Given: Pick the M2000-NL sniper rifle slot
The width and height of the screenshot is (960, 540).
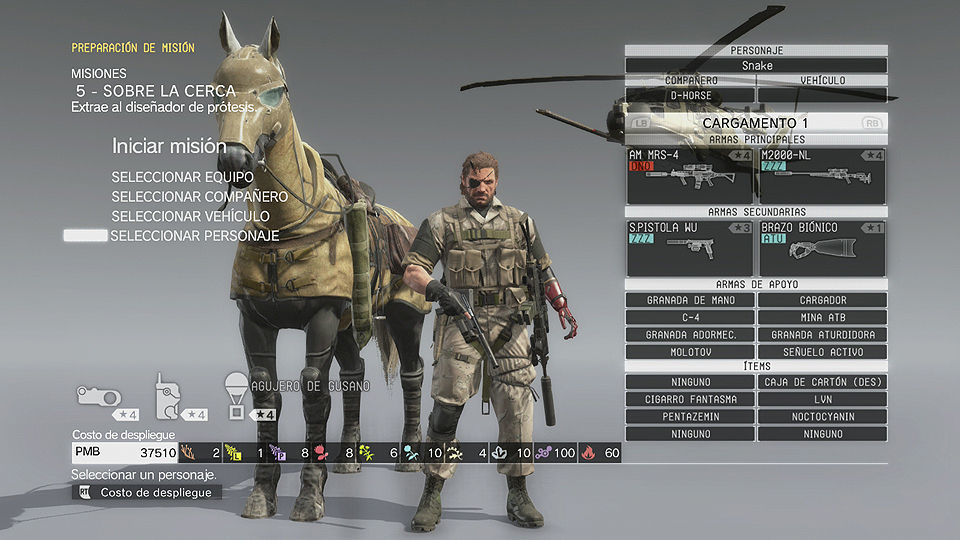Looking at the screenshot, I should (x=822, y=175).
